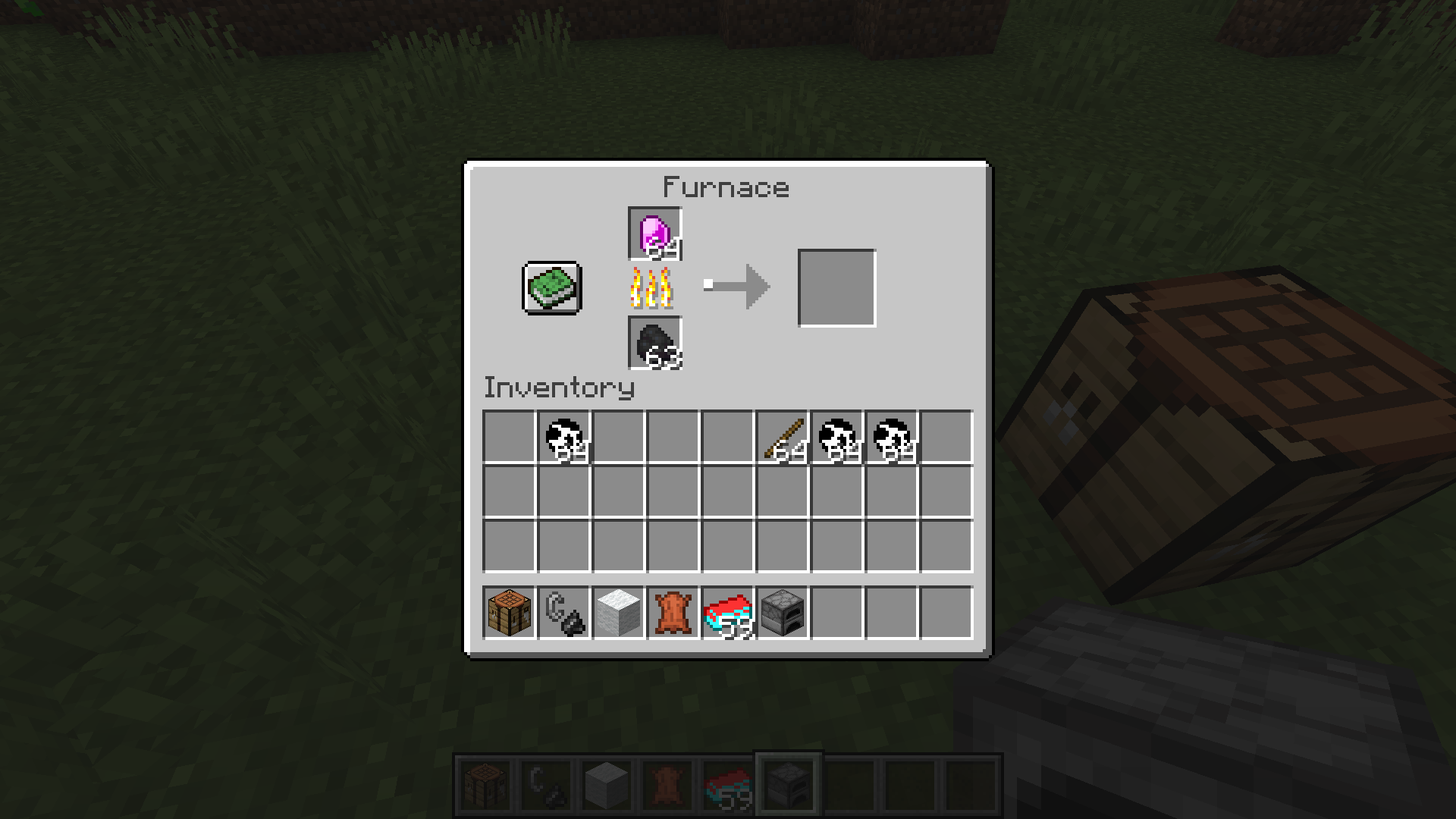Pick up the lead in the hotbar

563,613
